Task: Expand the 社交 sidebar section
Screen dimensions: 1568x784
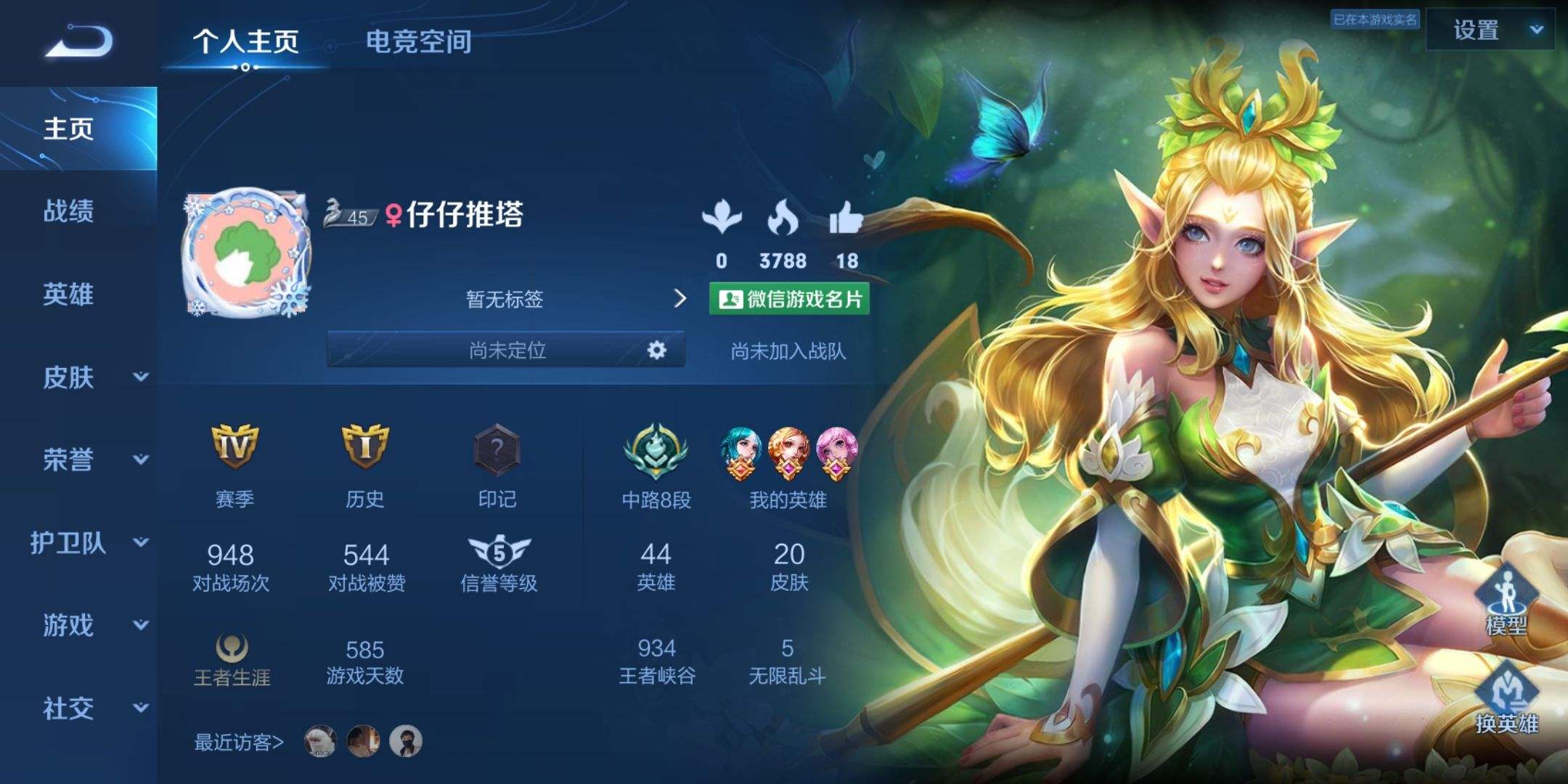Action: pos(80,706)
